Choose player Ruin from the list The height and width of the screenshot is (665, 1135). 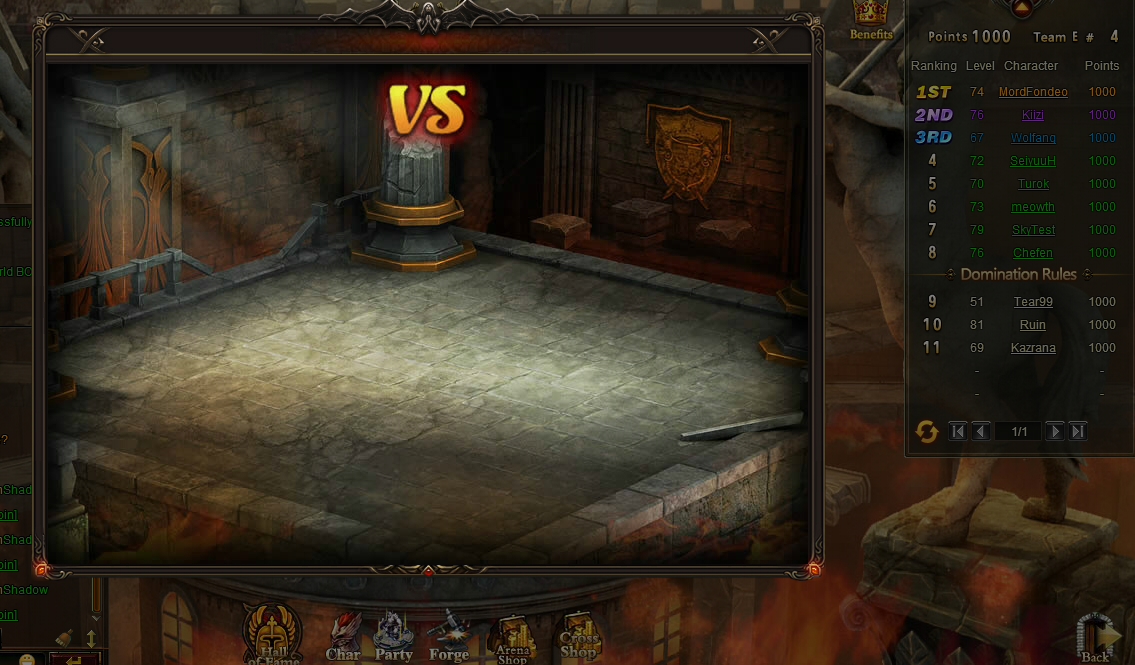1033,325
